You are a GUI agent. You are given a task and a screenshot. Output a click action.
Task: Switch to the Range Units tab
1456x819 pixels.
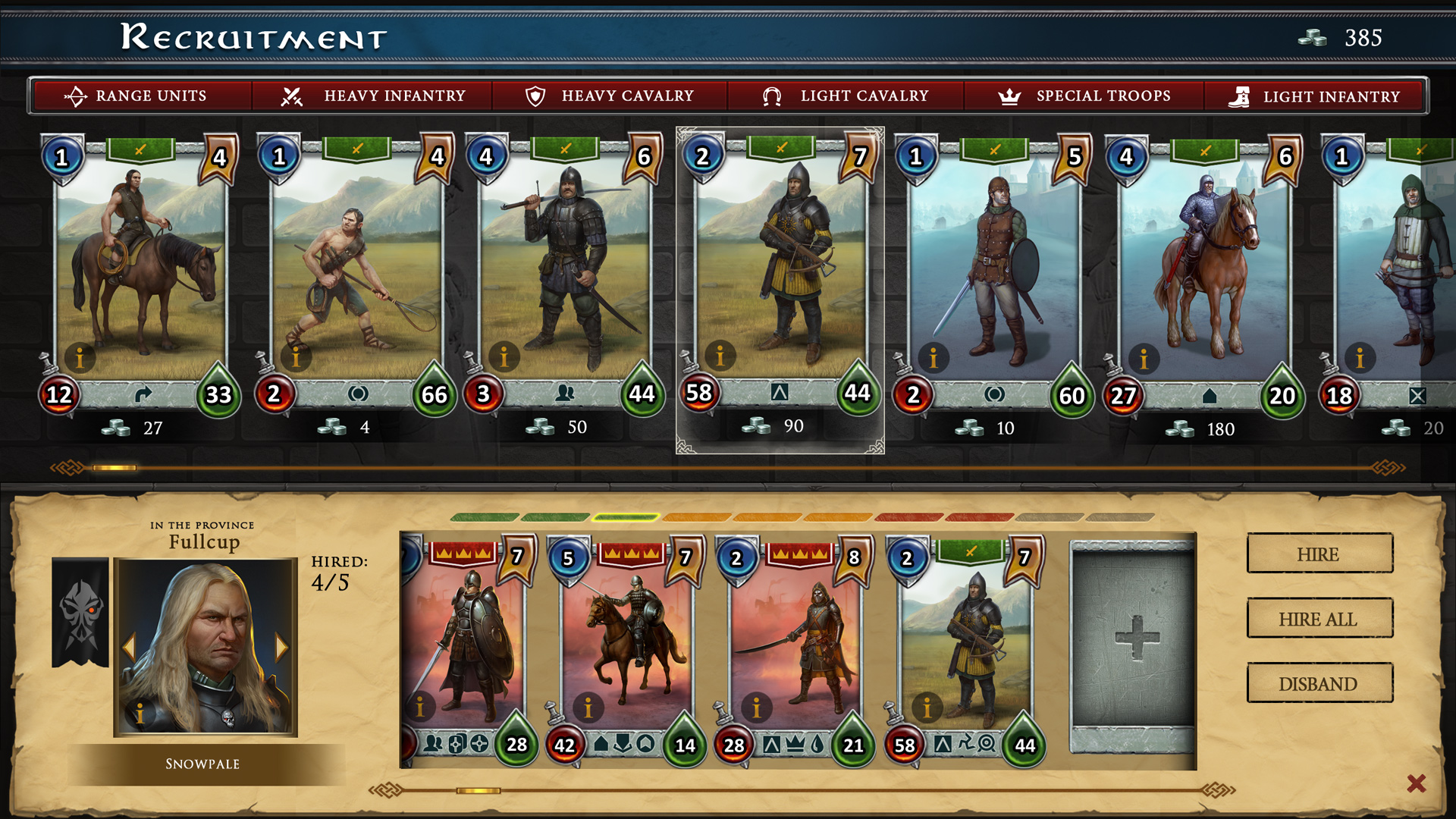pyautogui.click(x=140, y=96)
